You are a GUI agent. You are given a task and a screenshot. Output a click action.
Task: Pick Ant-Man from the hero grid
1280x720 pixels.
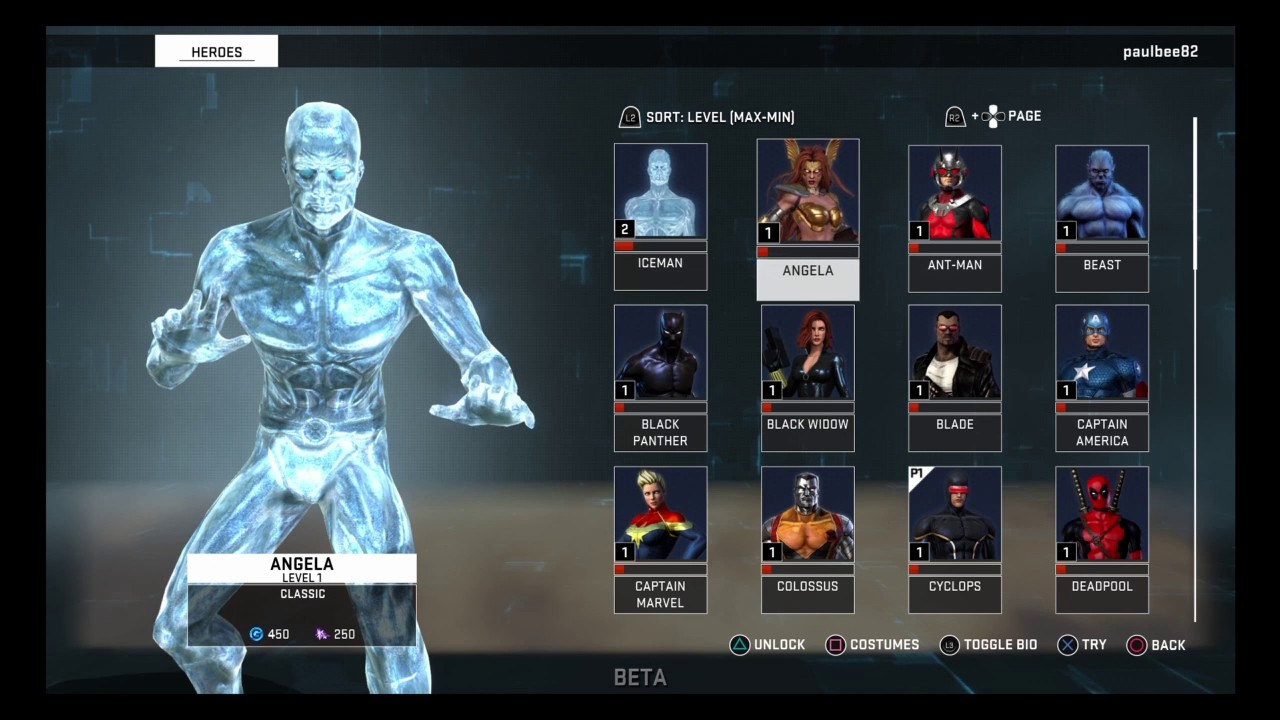tap(954, 217)
